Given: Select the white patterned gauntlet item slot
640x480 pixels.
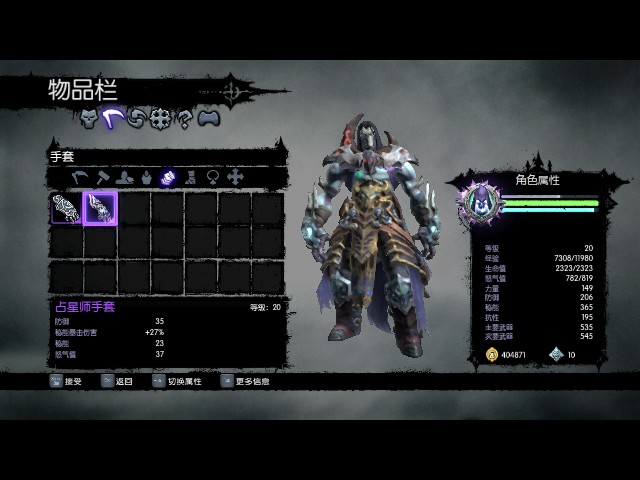Looking at the screenshot, I should (66, 208).
